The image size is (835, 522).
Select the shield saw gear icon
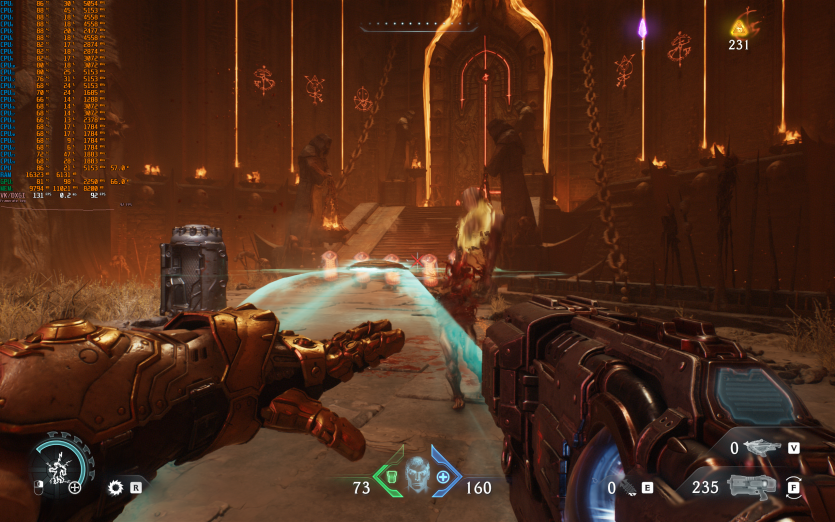[x=115, y=488]
